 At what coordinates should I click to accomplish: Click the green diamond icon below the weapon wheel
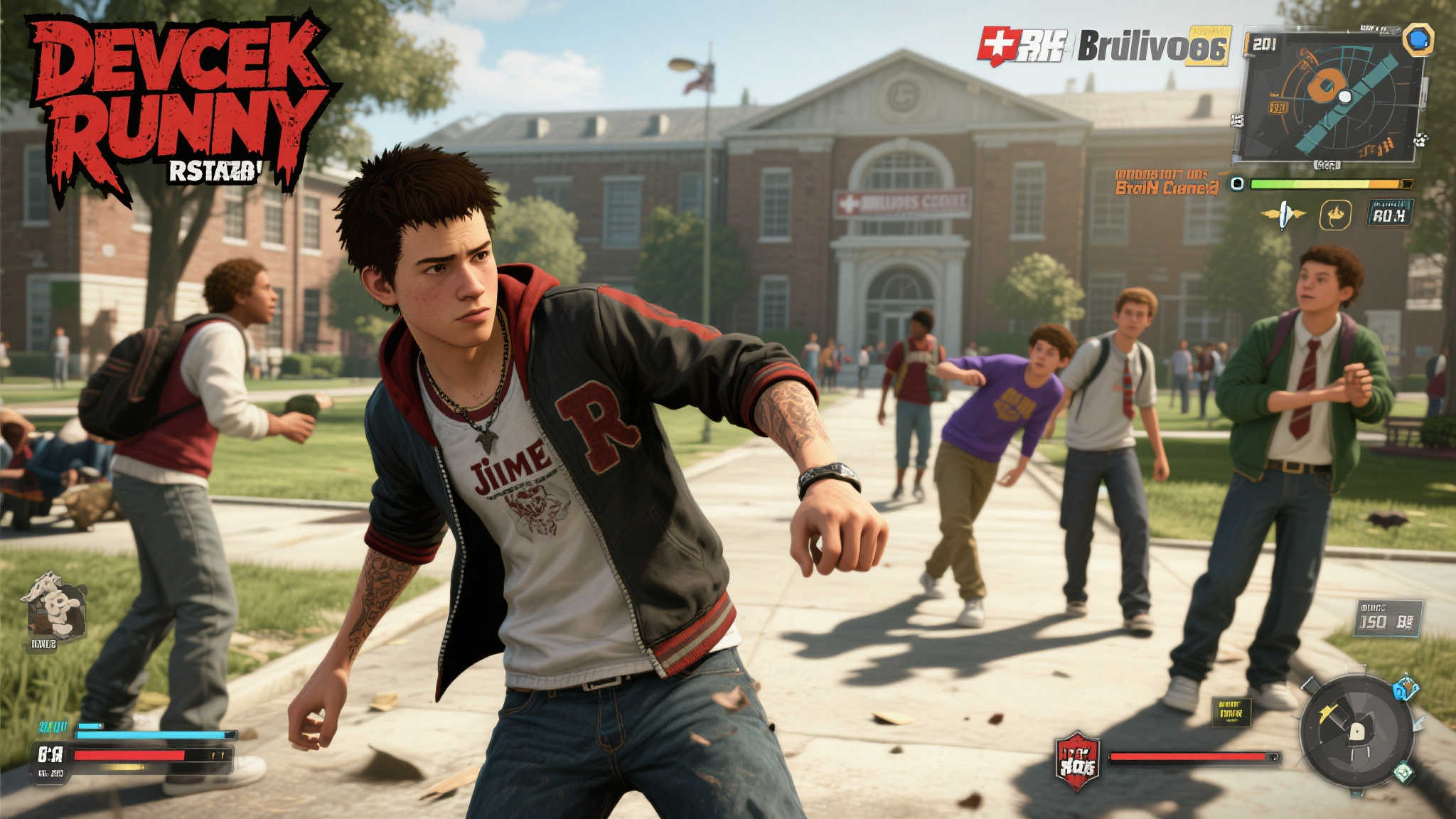(x=1403, y=772)
